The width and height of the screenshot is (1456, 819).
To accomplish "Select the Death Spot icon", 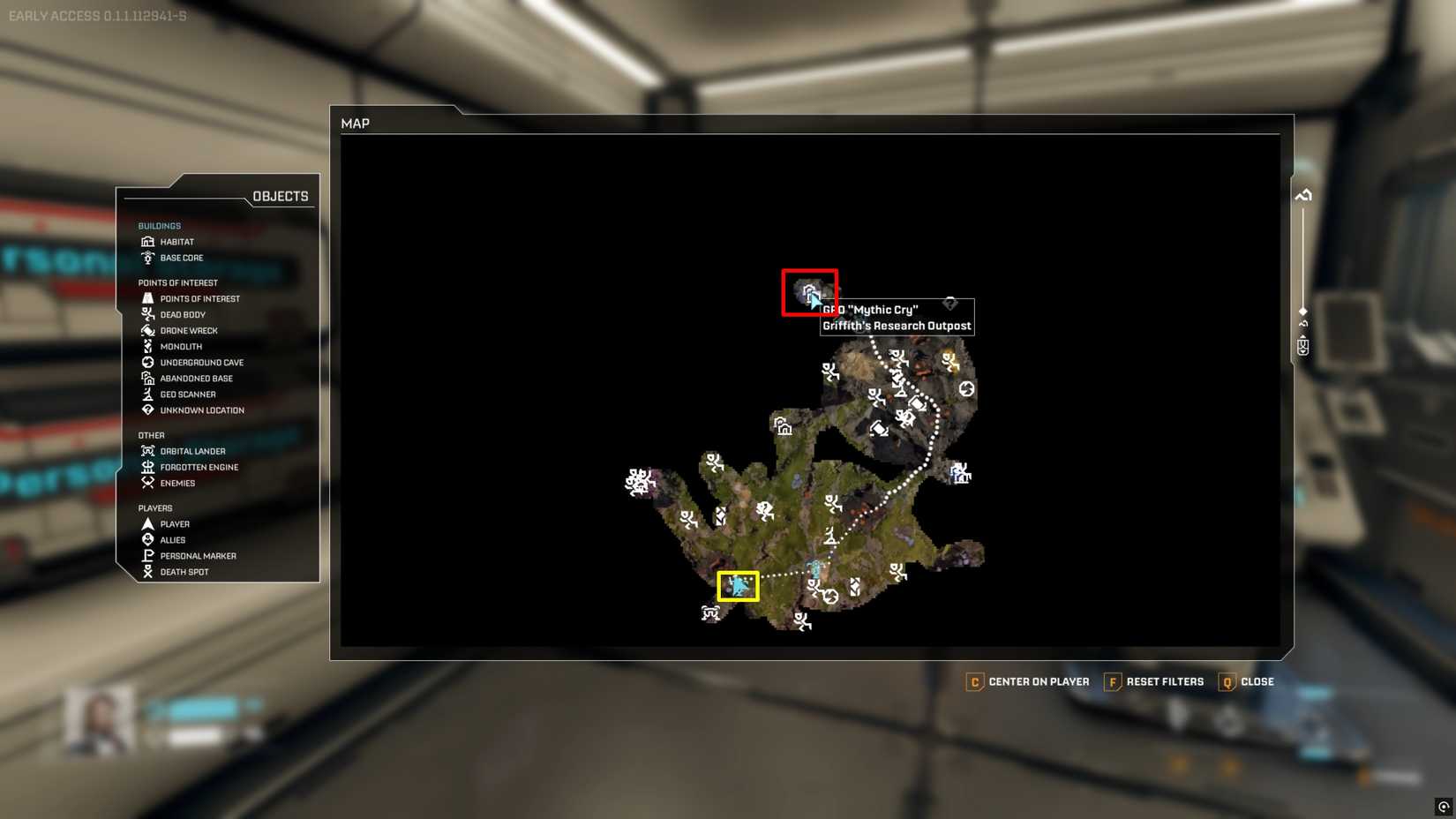I will point(147,571).
